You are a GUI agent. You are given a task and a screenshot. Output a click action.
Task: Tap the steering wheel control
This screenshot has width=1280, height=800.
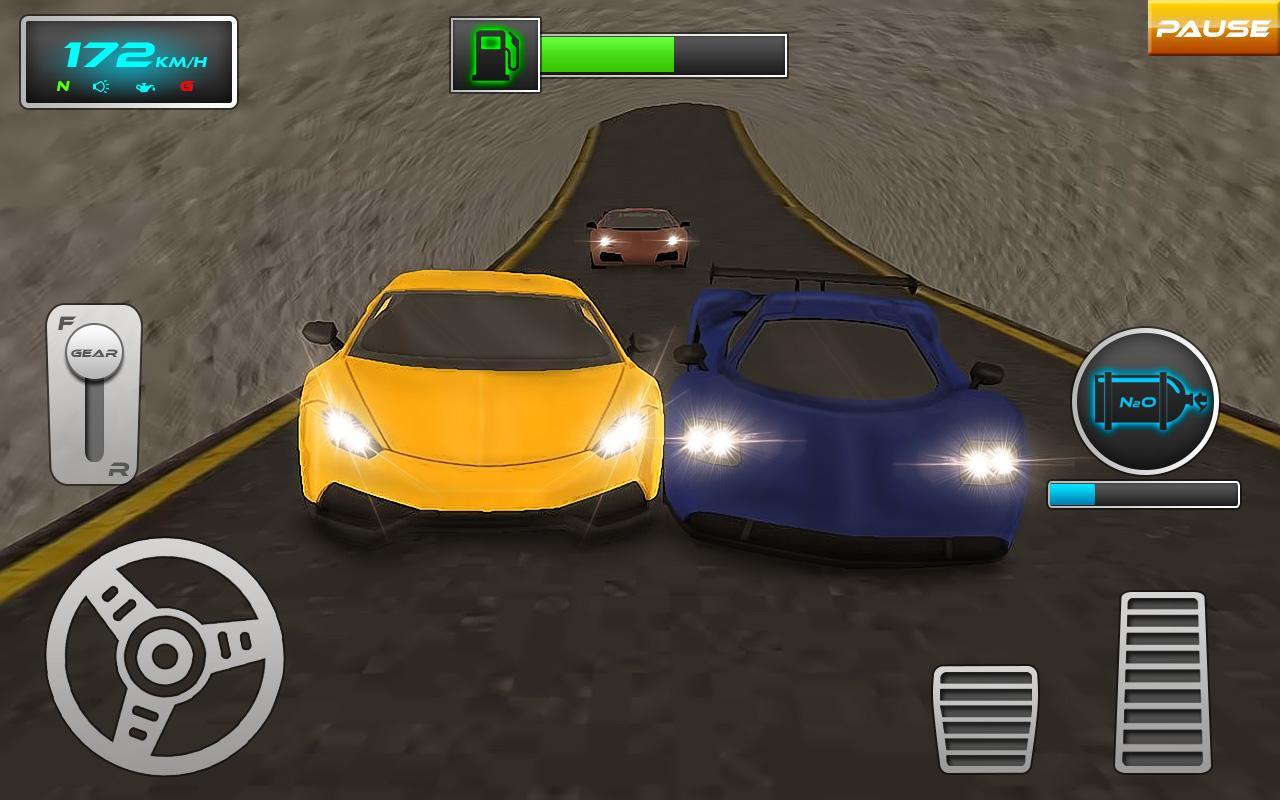pyautogui.click(x=165, y=657)
